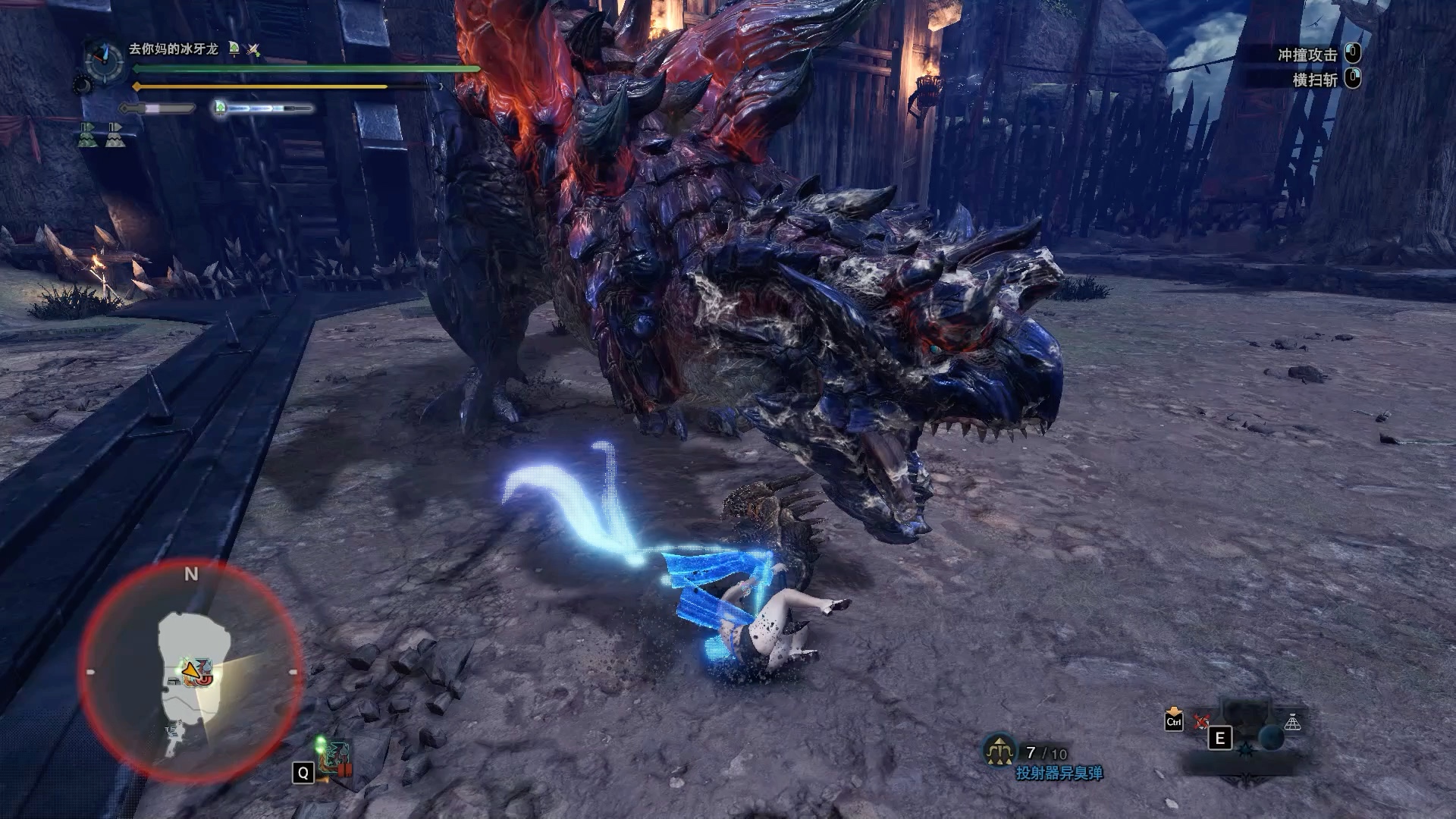Viewport: 1456px width, 819px height.
Task: Click the crescent moon time-of-day icon
Action: click(82, 86)
